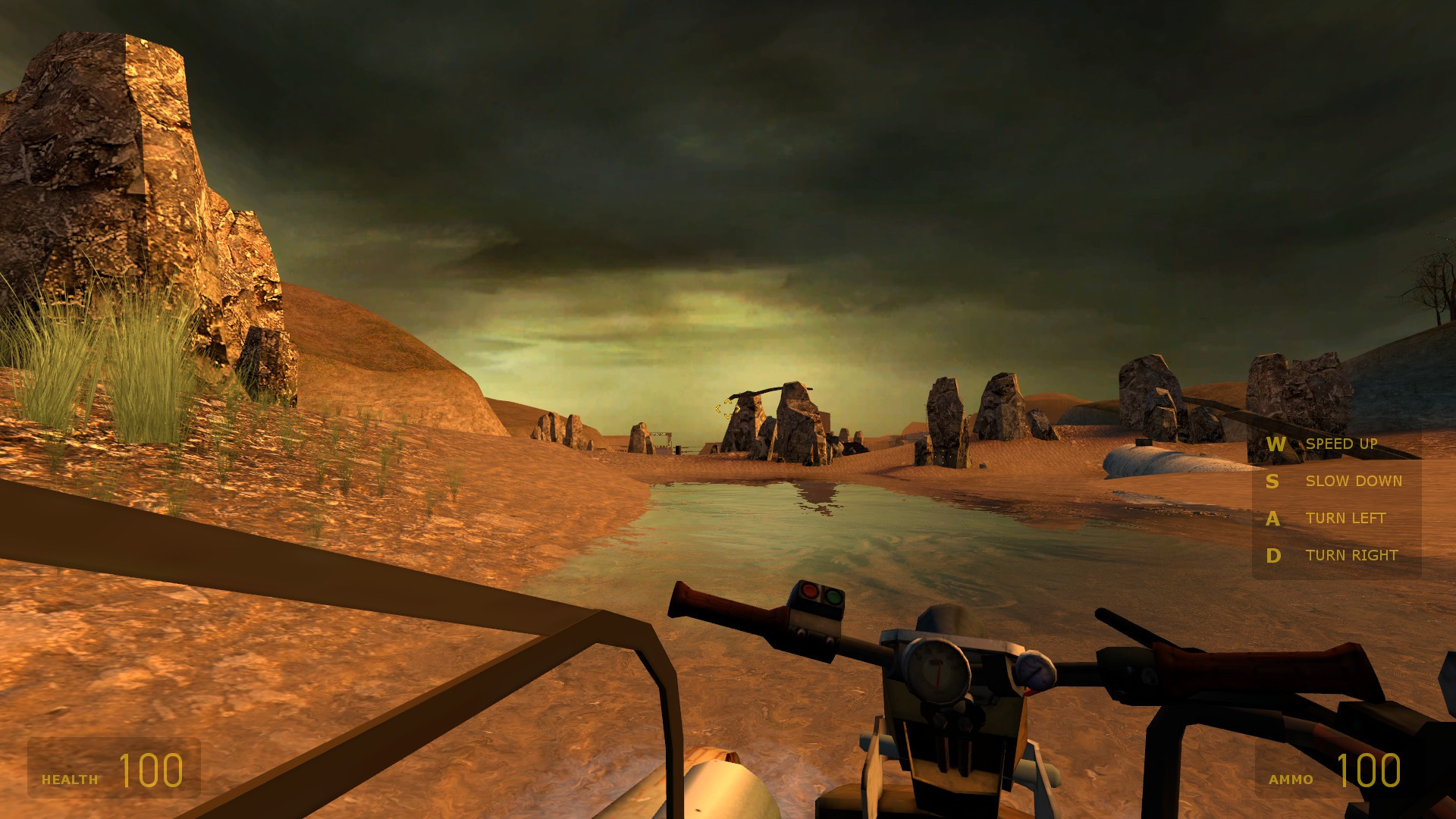
Task: Click the TURN RIGHT label text
Action: (1352, 555)
